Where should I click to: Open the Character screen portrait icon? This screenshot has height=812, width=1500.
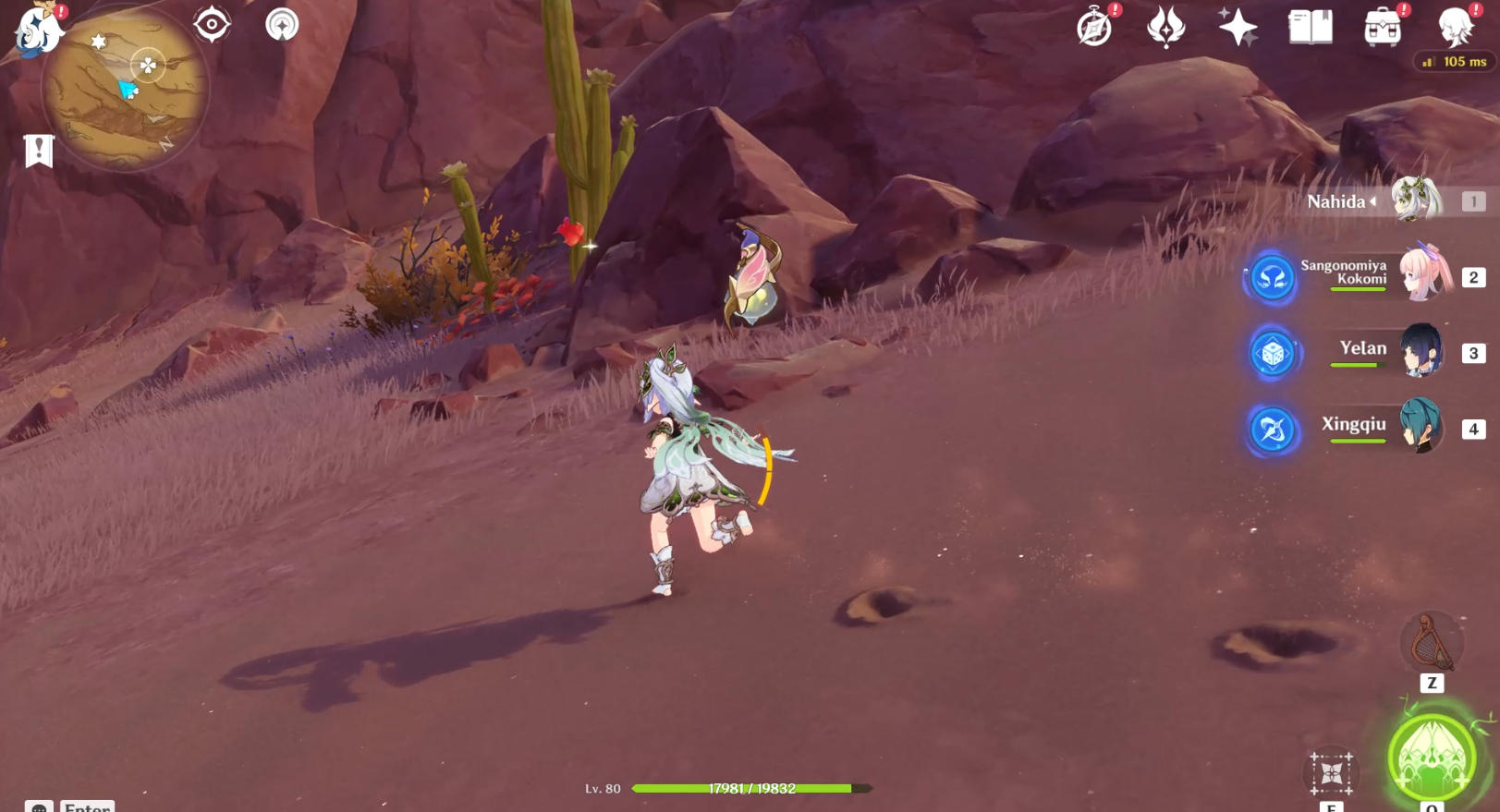click(x=1456, y=28)
